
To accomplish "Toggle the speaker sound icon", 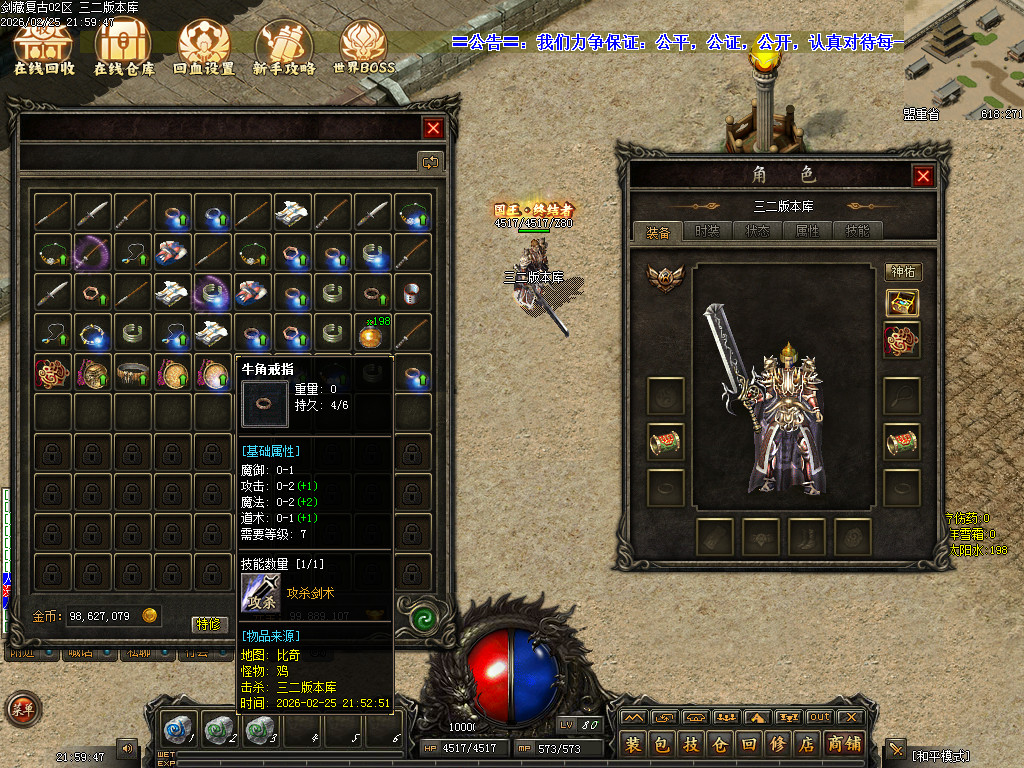I will [127, 747].
